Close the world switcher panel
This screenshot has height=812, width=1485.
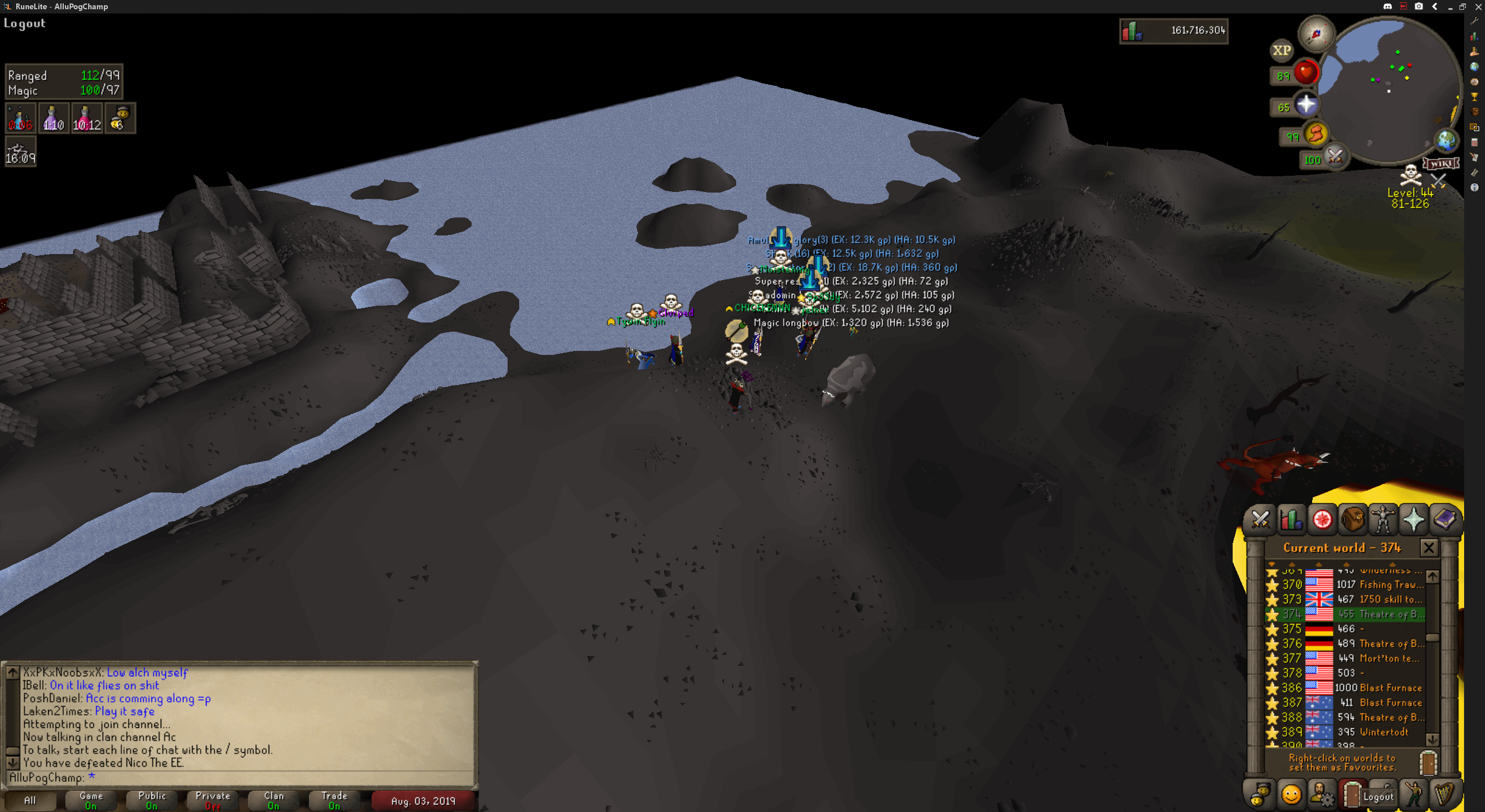click(x=1429, y=548)
